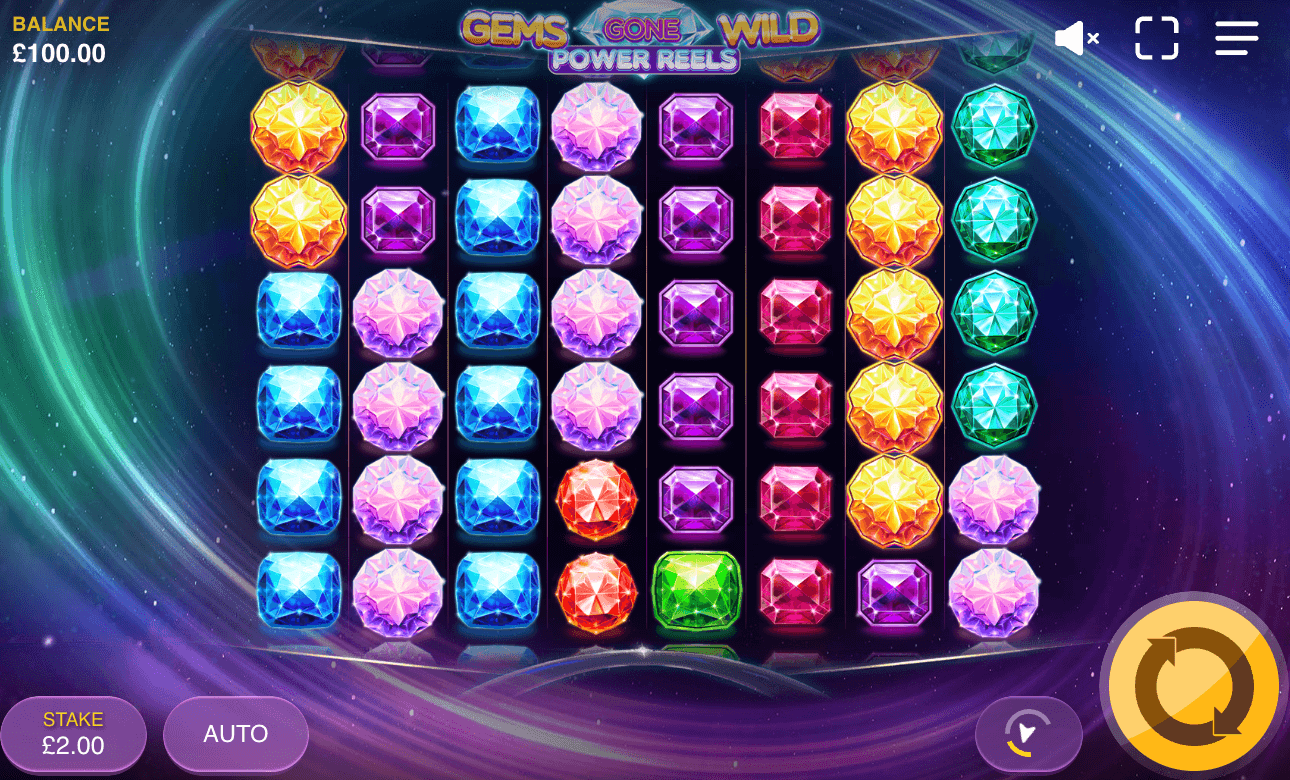Open the STAKE selector showing £2.00
Screen dimensions: 1290x780
click(x=72, y=734)
